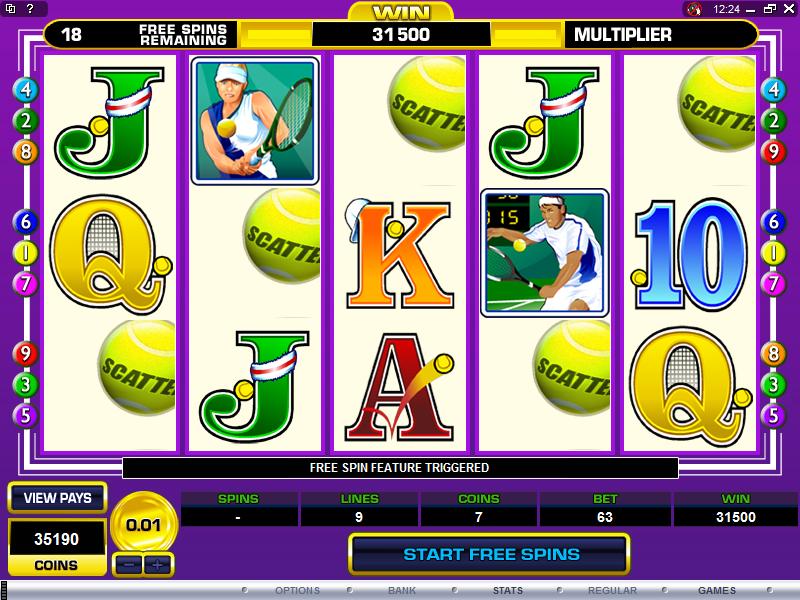Open the View Pays paytable

coord(57,498)
